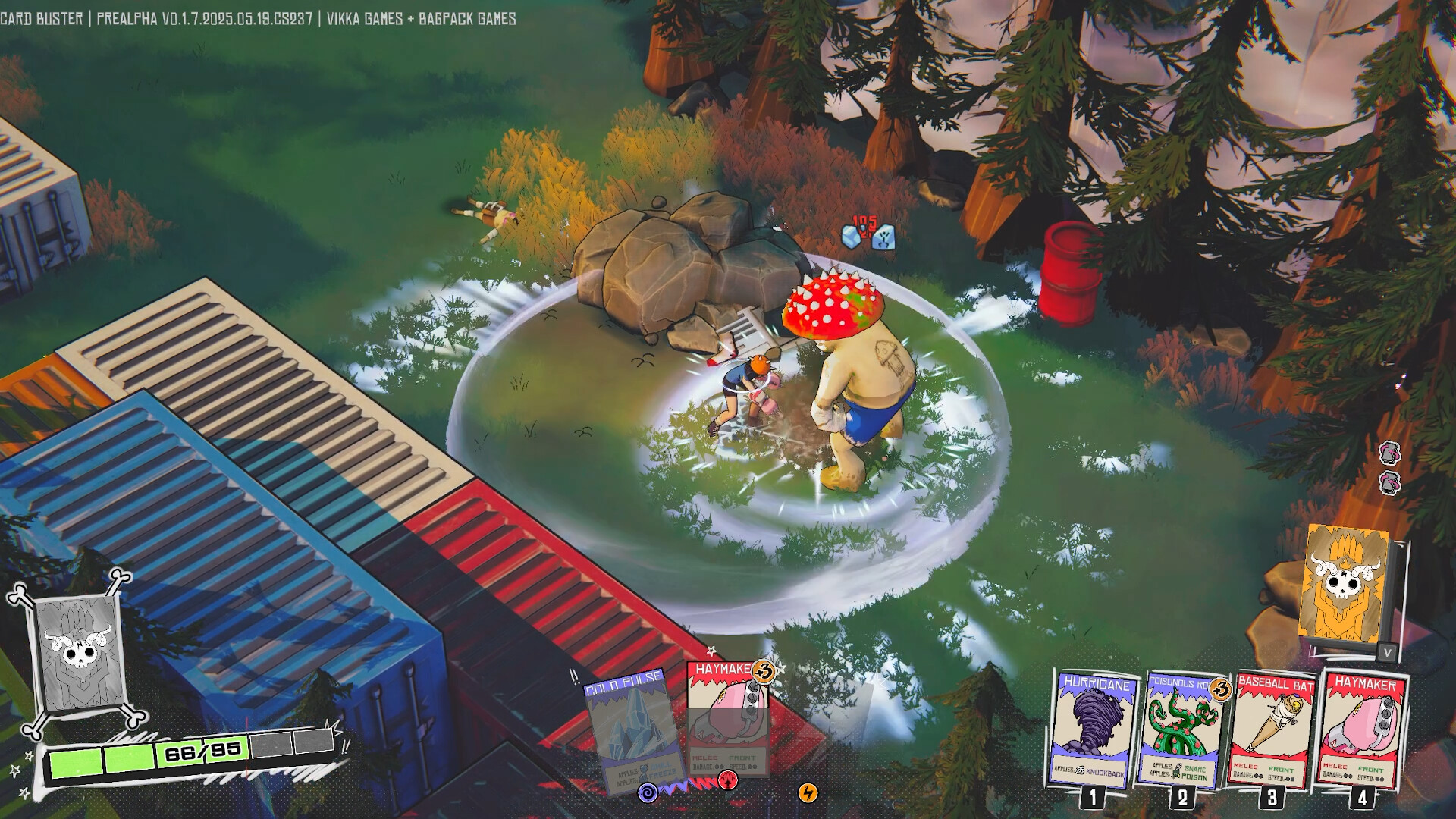Viewport: 1456px width, 819px height.
Task: Click the purple swirl status icon
Action: tap(648, 793)
